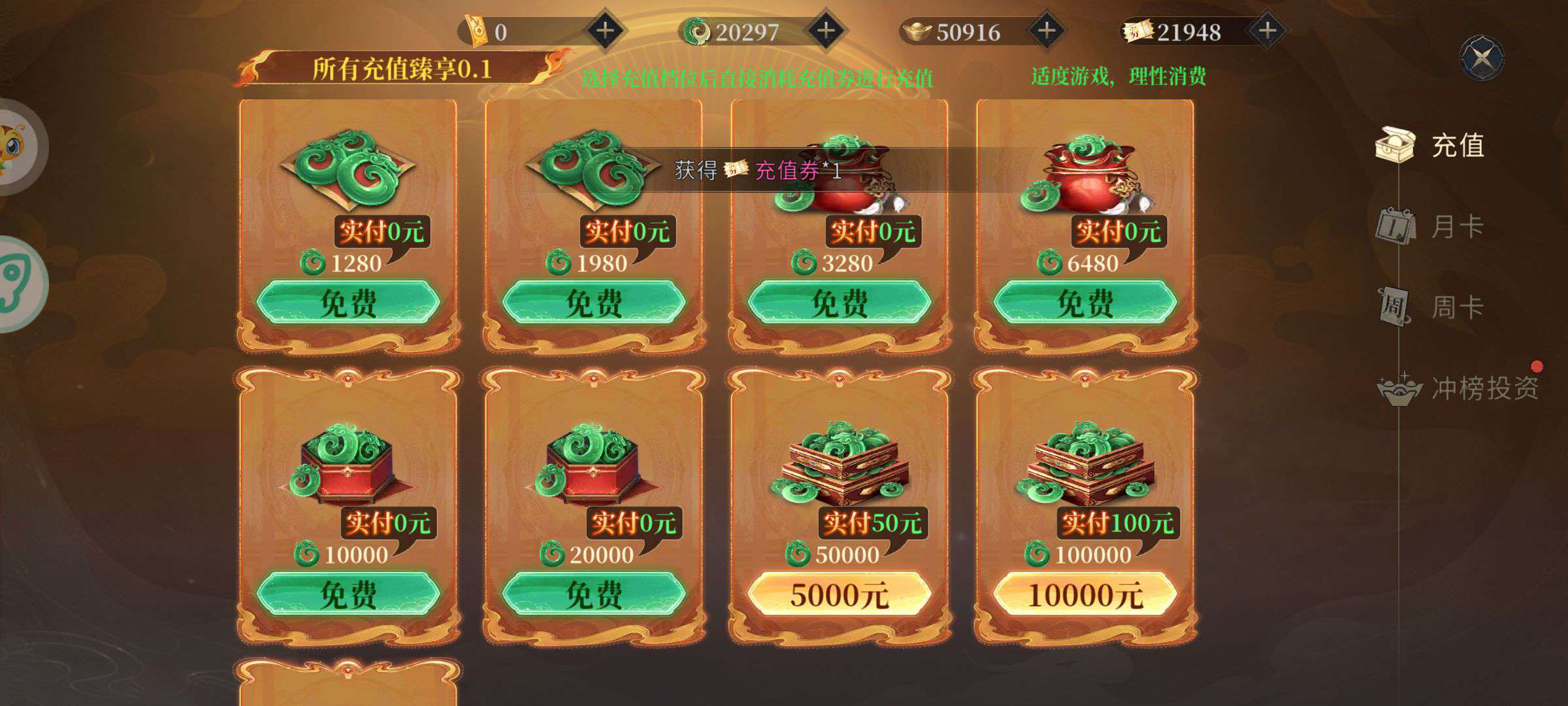The image size is (1568, 706).
Task: Close the recharge shop window
Action: point(1481,59)
